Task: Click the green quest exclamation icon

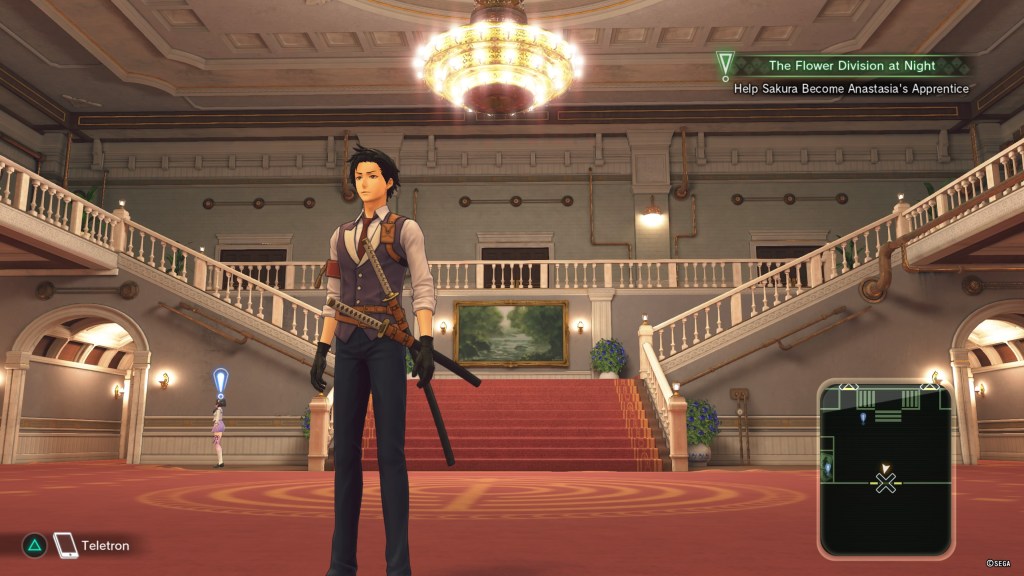Action: click(x=725, y=66)
